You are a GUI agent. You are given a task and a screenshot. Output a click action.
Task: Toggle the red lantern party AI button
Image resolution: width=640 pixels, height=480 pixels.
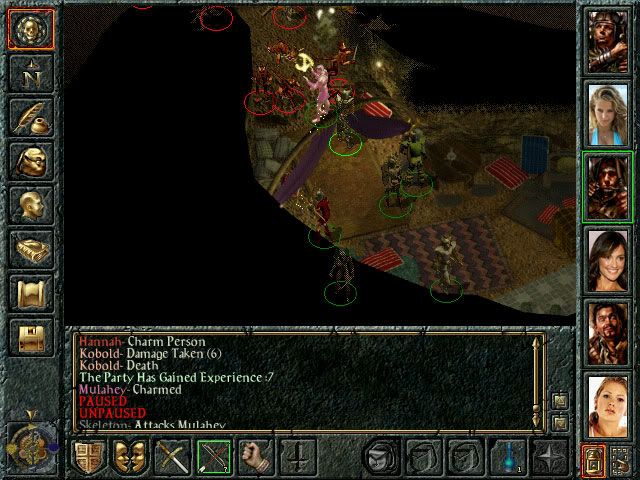pyautogui.click(x=592, y=461)
